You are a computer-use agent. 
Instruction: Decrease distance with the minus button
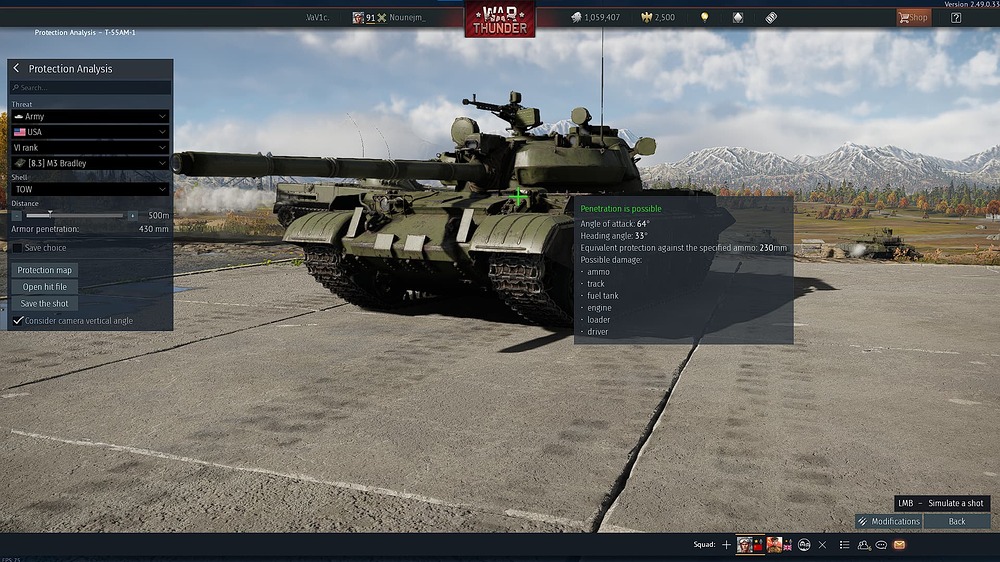click(17, 215)
